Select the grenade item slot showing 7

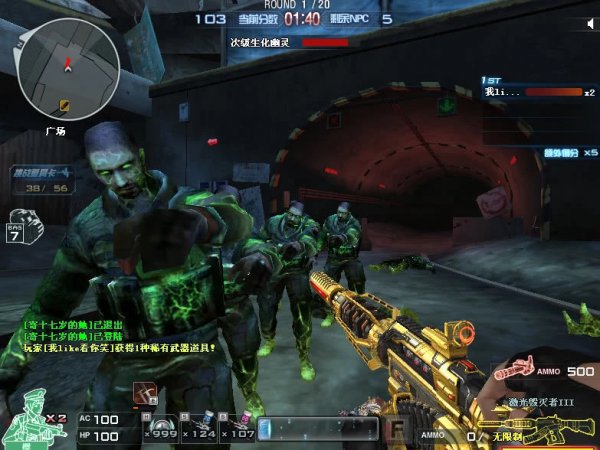coord(22,228)
